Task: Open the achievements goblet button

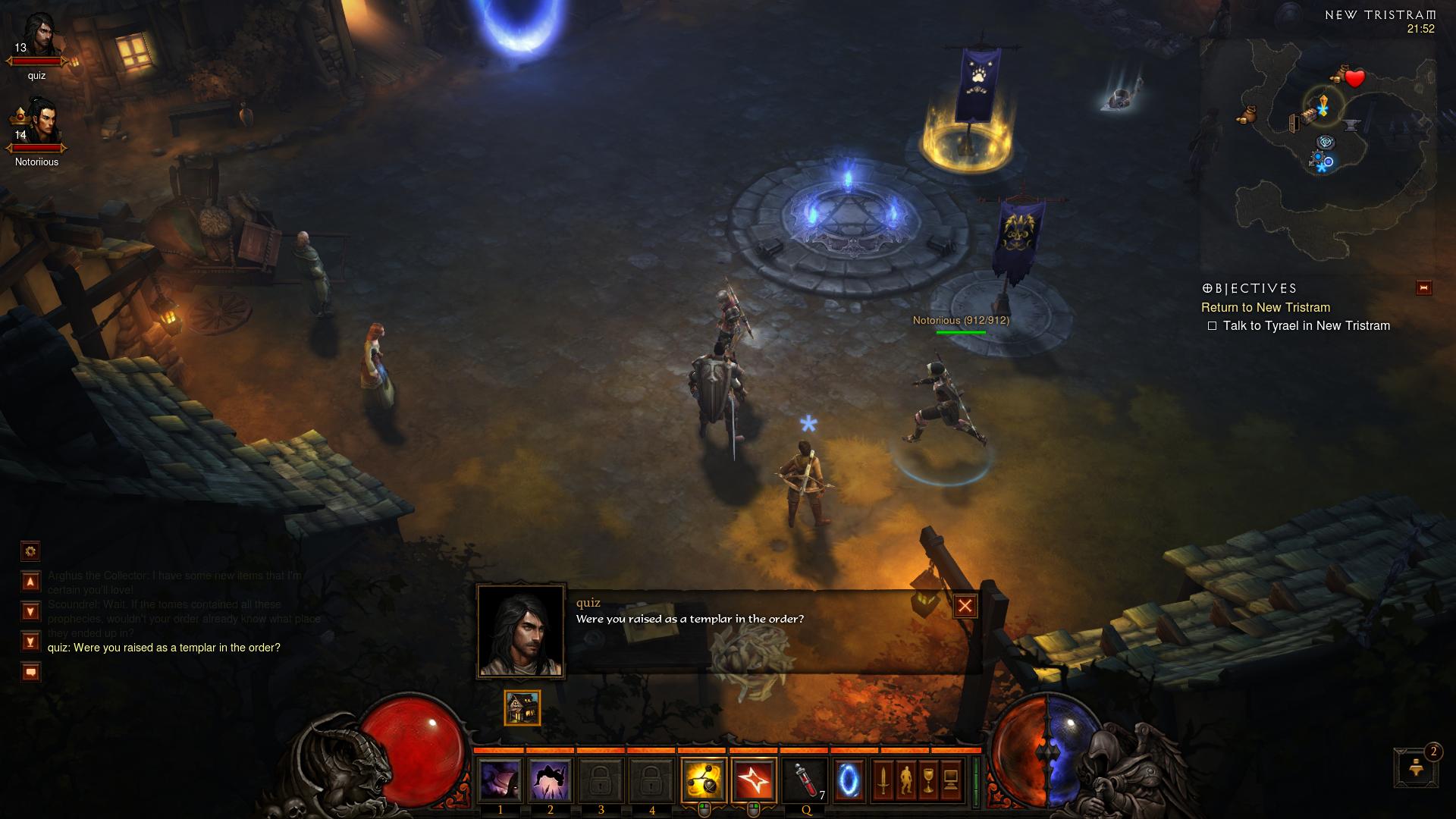Action: coord(928,780)
